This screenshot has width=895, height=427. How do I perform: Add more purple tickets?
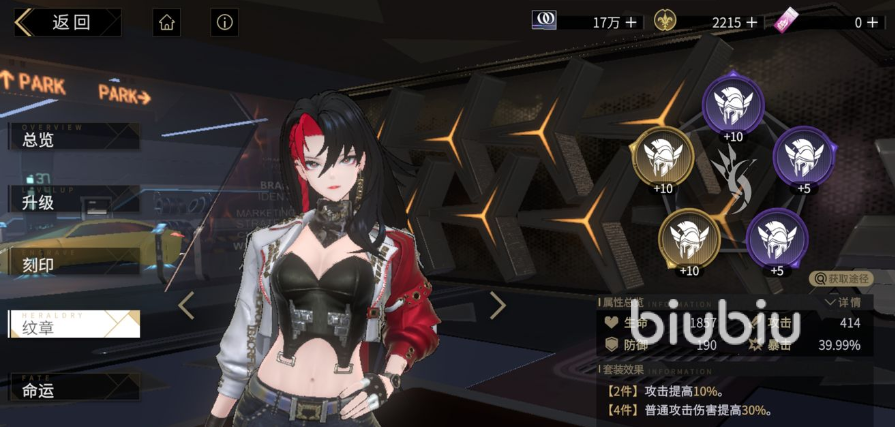click(879, 22)
